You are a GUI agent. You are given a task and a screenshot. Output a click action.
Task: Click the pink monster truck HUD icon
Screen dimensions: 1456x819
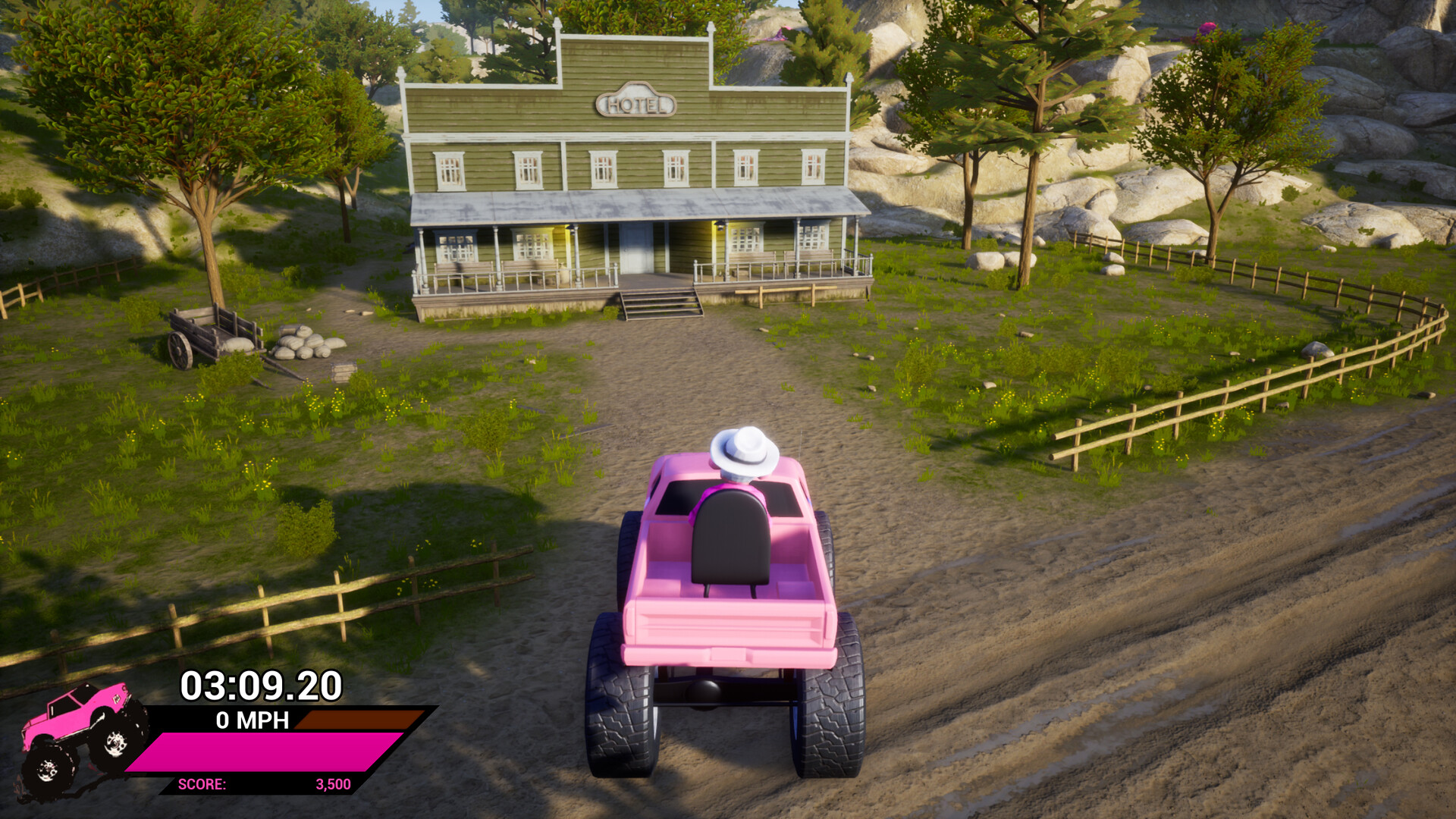(80, 739)
